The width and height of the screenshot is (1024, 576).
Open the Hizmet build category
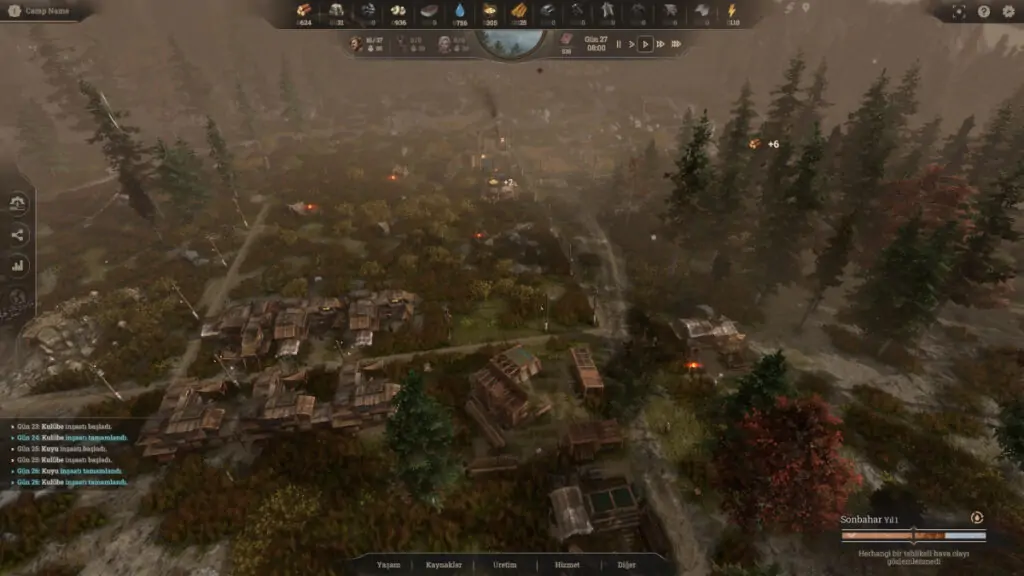point(566,565)
